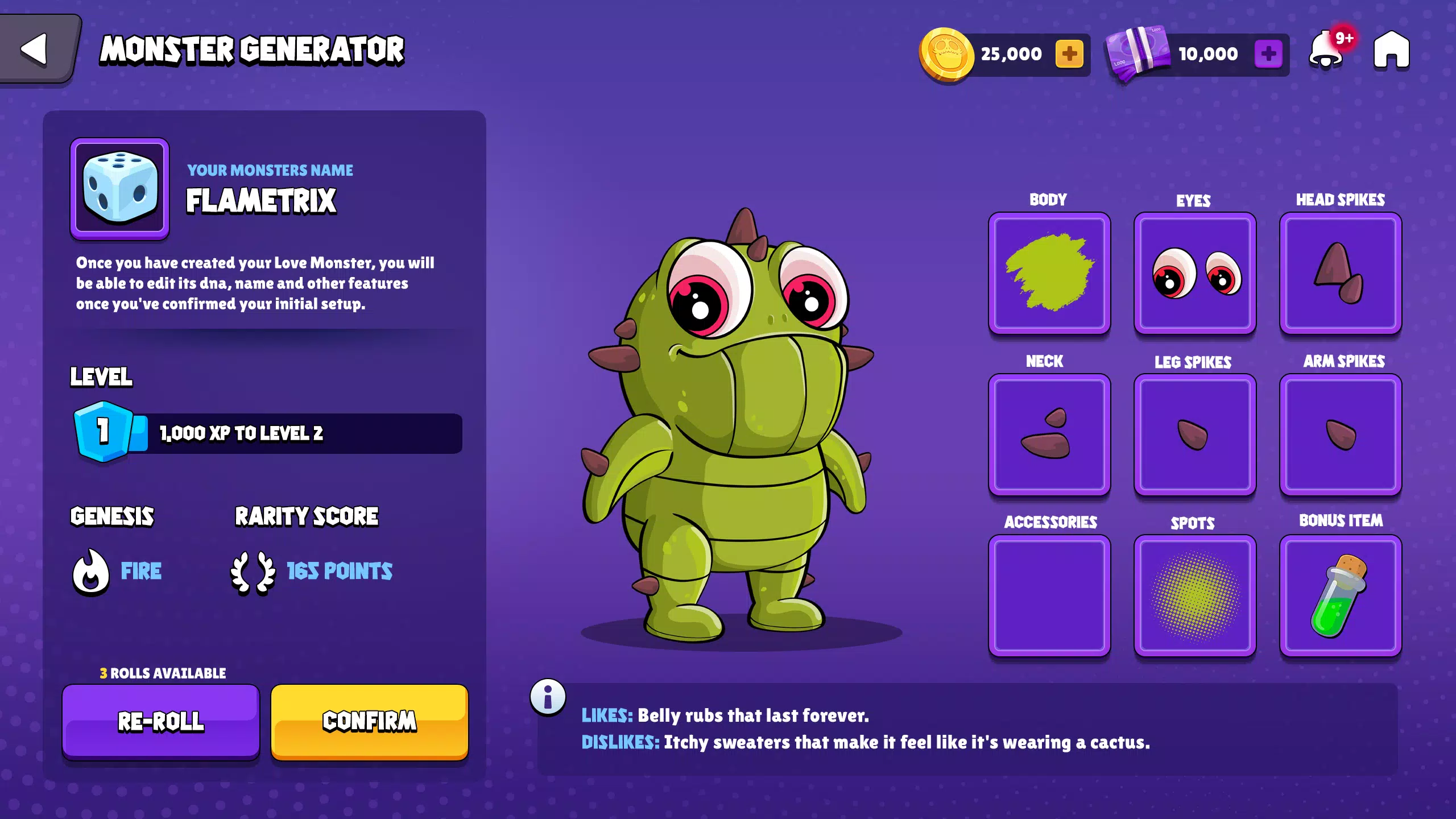
Task: Select the Neck spikes slot
Action: pos(1049,435)
